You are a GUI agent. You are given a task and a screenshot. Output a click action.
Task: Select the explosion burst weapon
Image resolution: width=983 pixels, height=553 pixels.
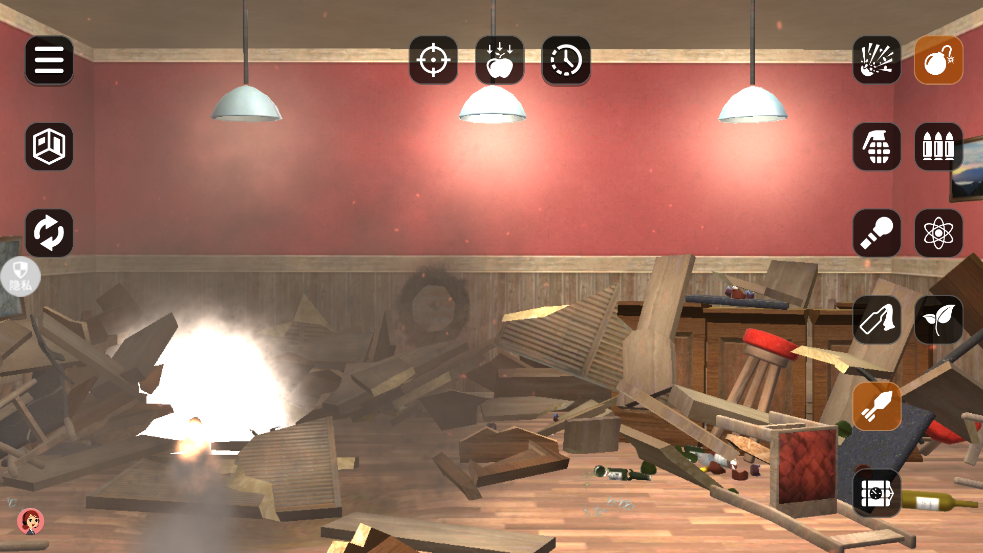pyautogui.click(x=877, y=61)
